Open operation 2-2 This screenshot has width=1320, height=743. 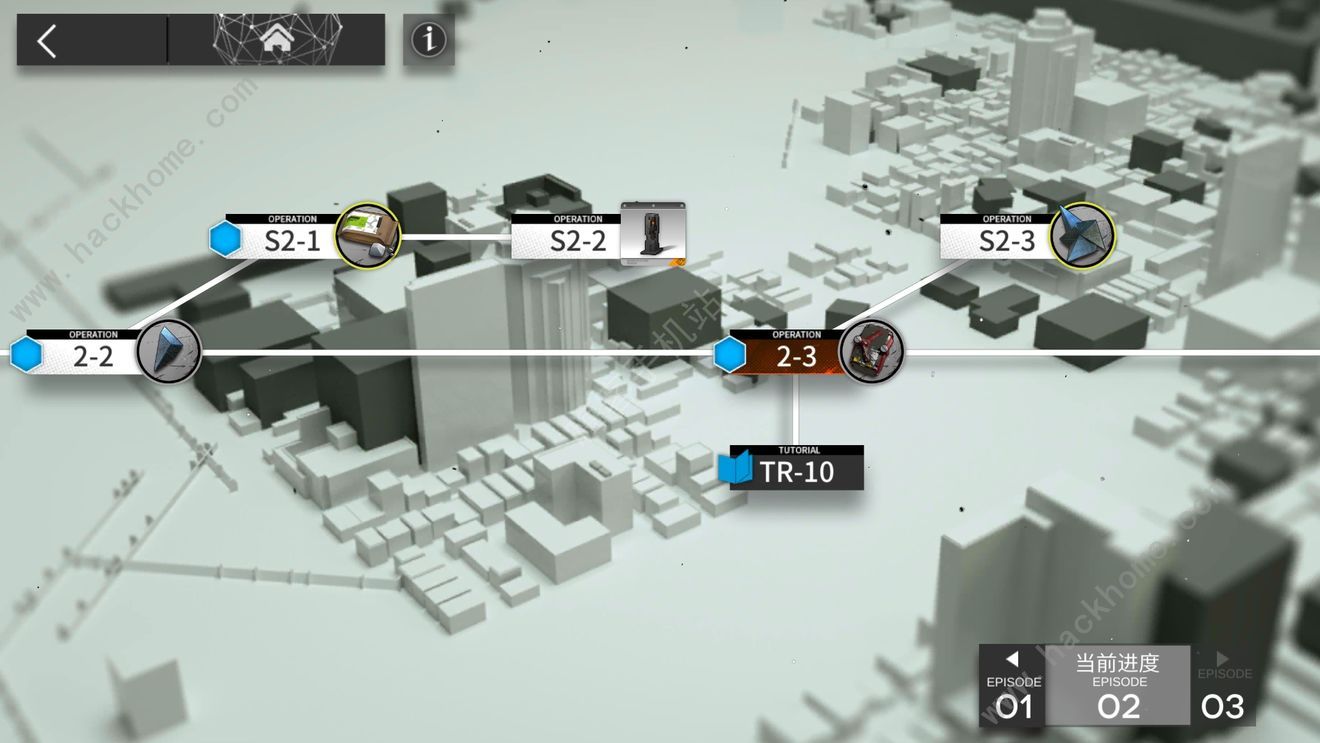pos(93,355)
